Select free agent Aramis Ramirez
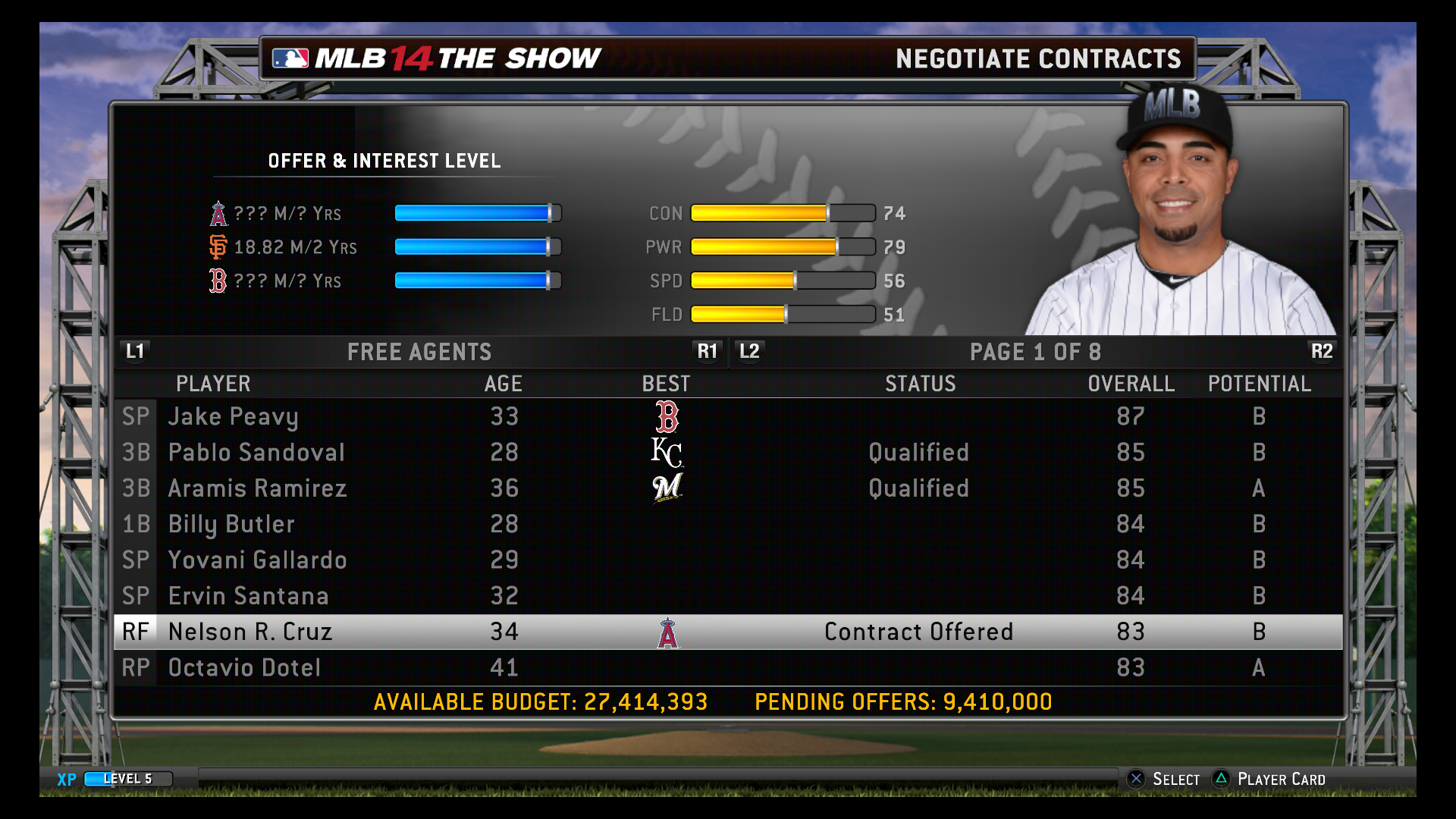This screenshot has width=1456, height=819. 257,488
